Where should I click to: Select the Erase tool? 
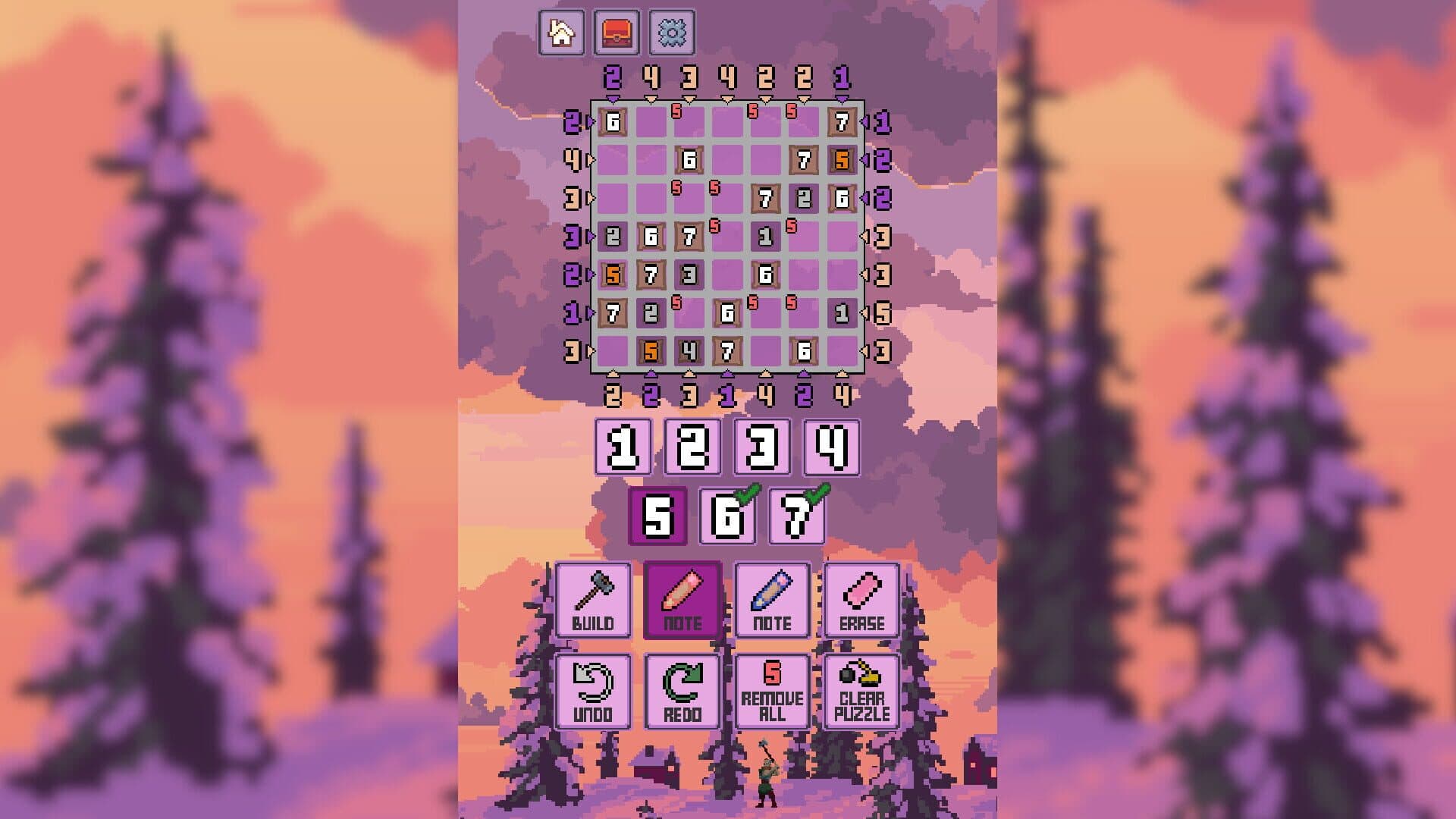tap(861, 601)
